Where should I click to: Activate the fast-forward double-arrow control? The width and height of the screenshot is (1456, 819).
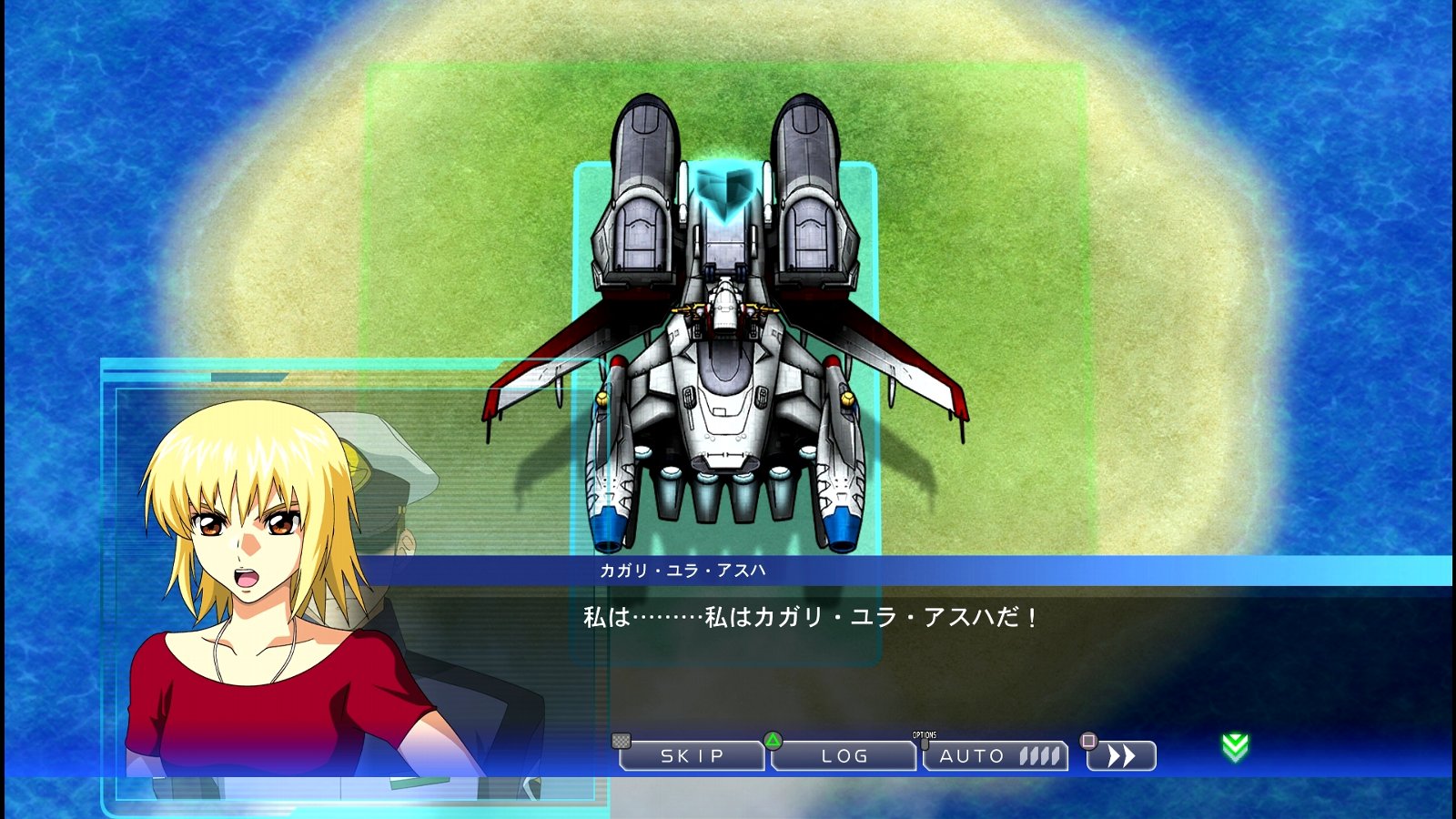pos(1123,755)
